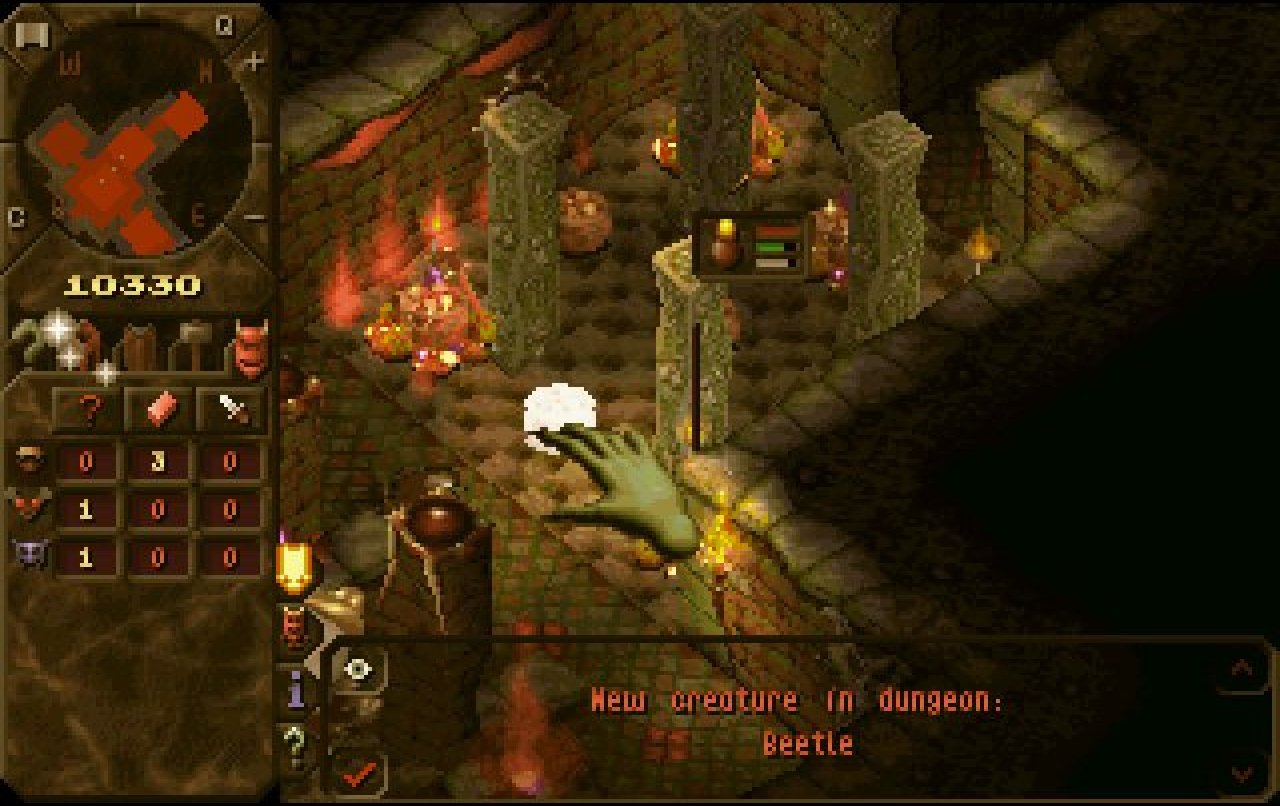Open the options flag icon
Image resolution: width=1280 pixels, height=806 pixels.
(x=30, y=35)
